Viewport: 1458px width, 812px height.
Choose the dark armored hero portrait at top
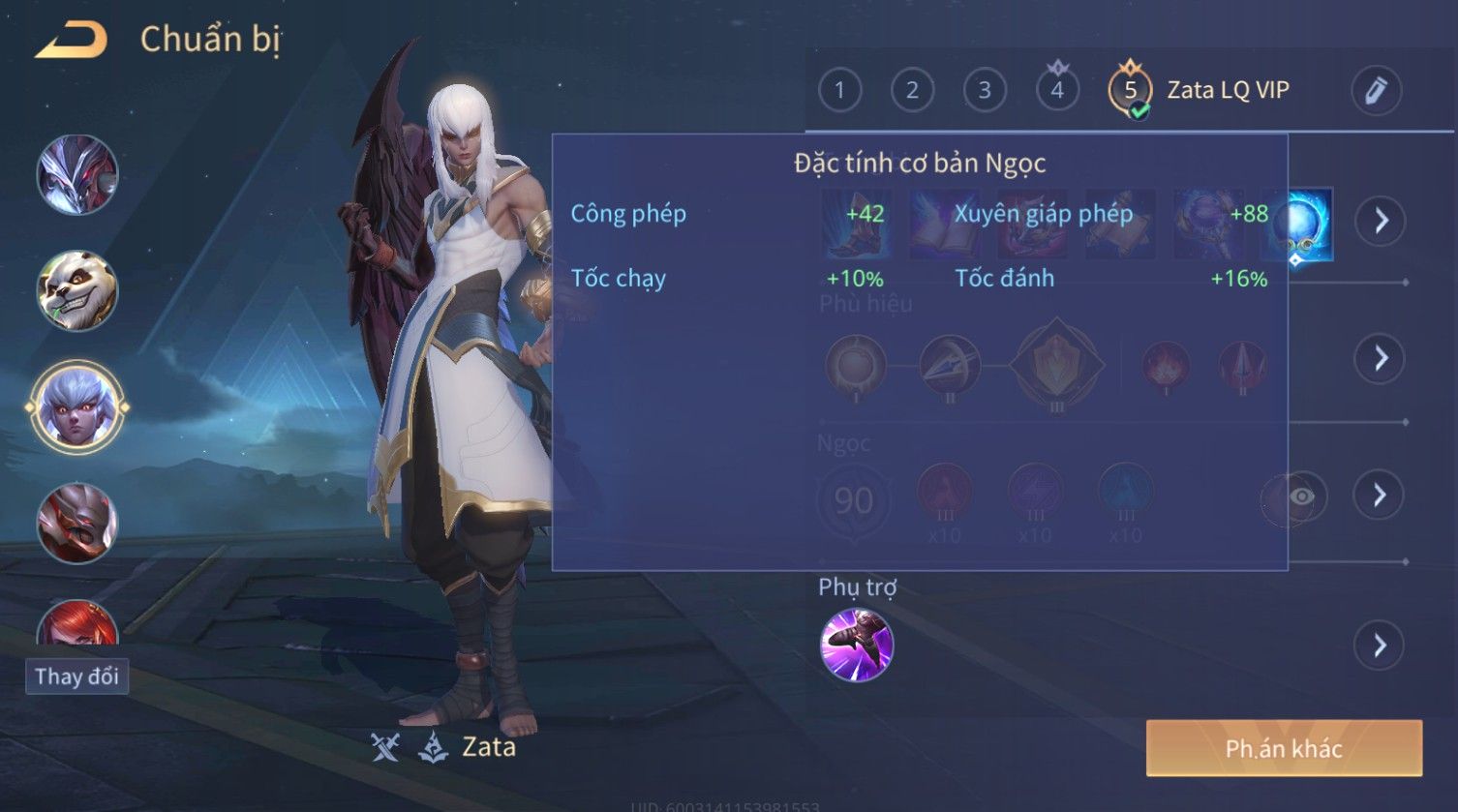[77, 175]
